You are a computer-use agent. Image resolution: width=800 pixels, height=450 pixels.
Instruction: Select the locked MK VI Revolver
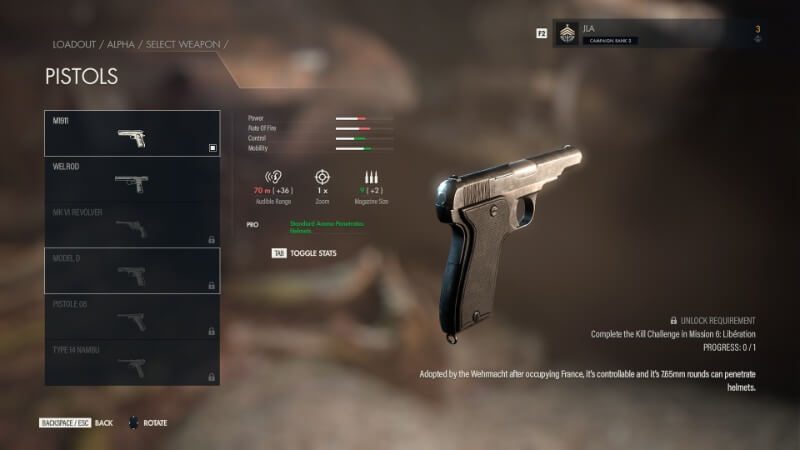[132, 225]
